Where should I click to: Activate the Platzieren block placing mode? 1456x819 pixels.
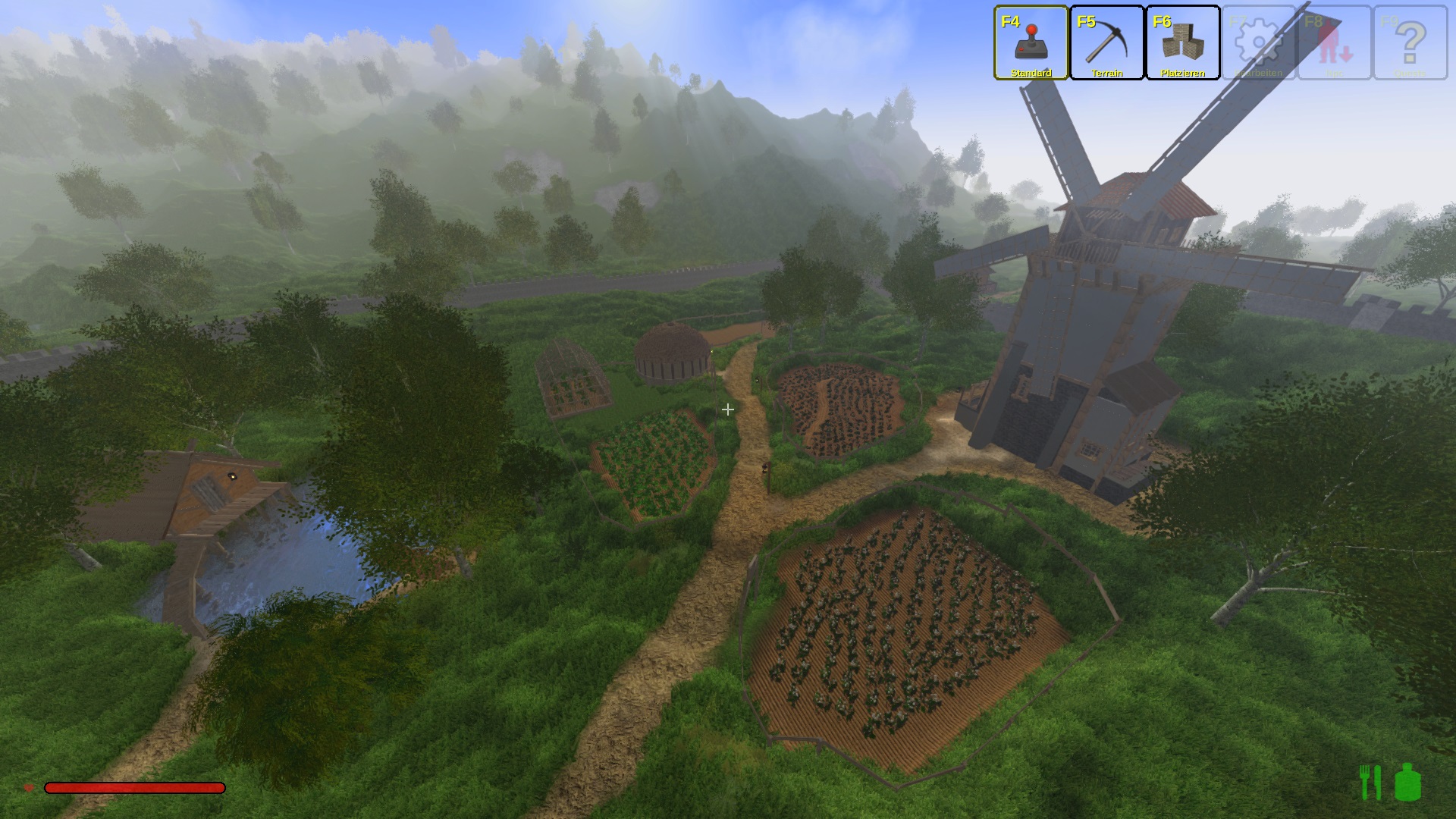[x=1183, y=42]
